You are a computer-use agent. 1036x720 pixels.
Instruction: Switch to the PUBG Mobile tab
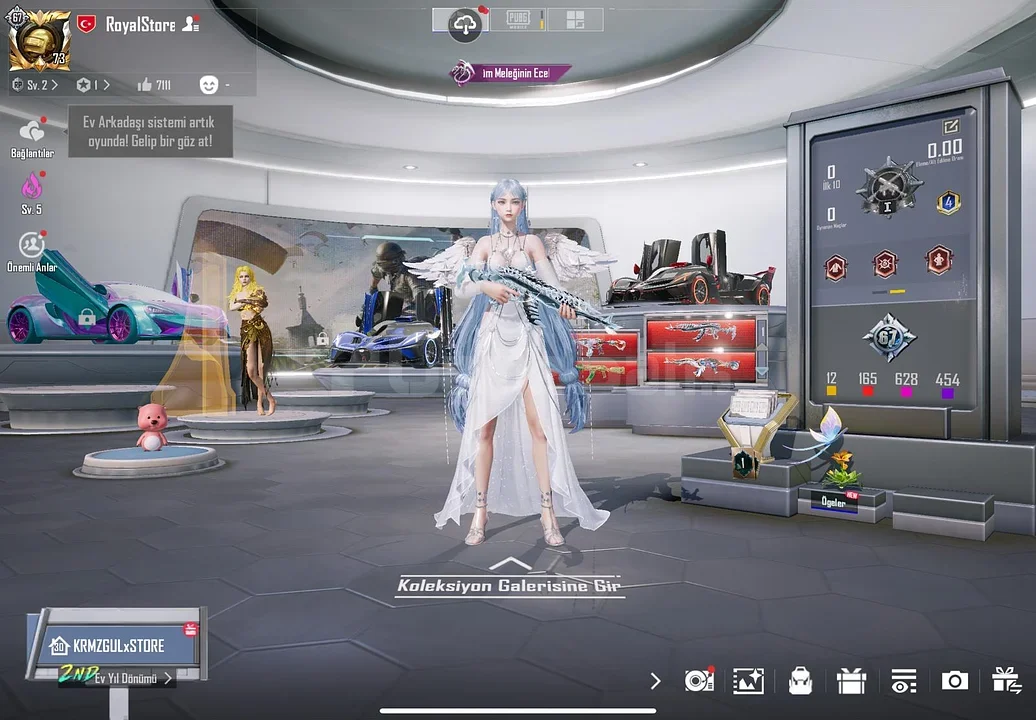coord(519,20)
